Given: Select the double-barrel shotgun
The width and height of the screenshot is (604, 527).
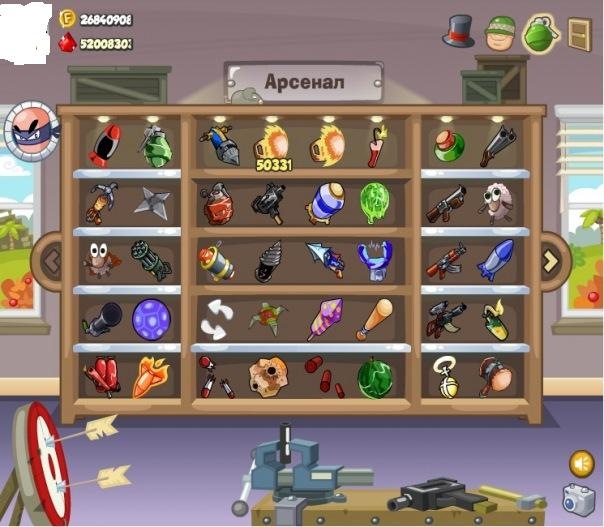Looking at the screenshot, I should 497,146.
